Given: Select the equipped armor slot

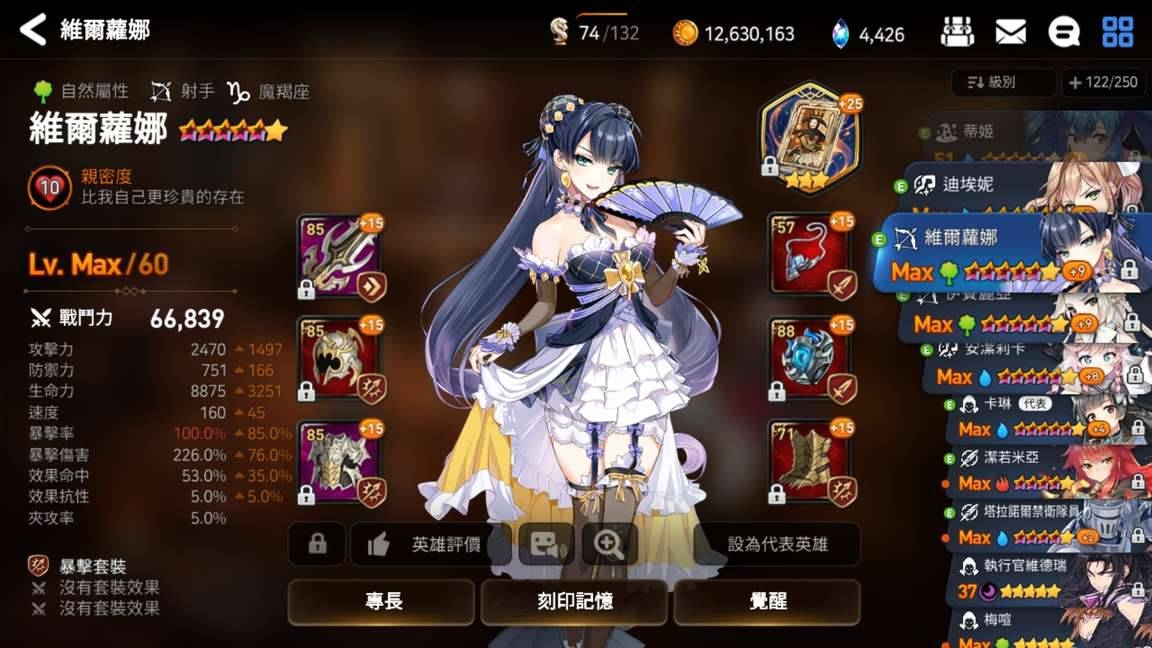Looking at the screenshot, I should (338, 460).
